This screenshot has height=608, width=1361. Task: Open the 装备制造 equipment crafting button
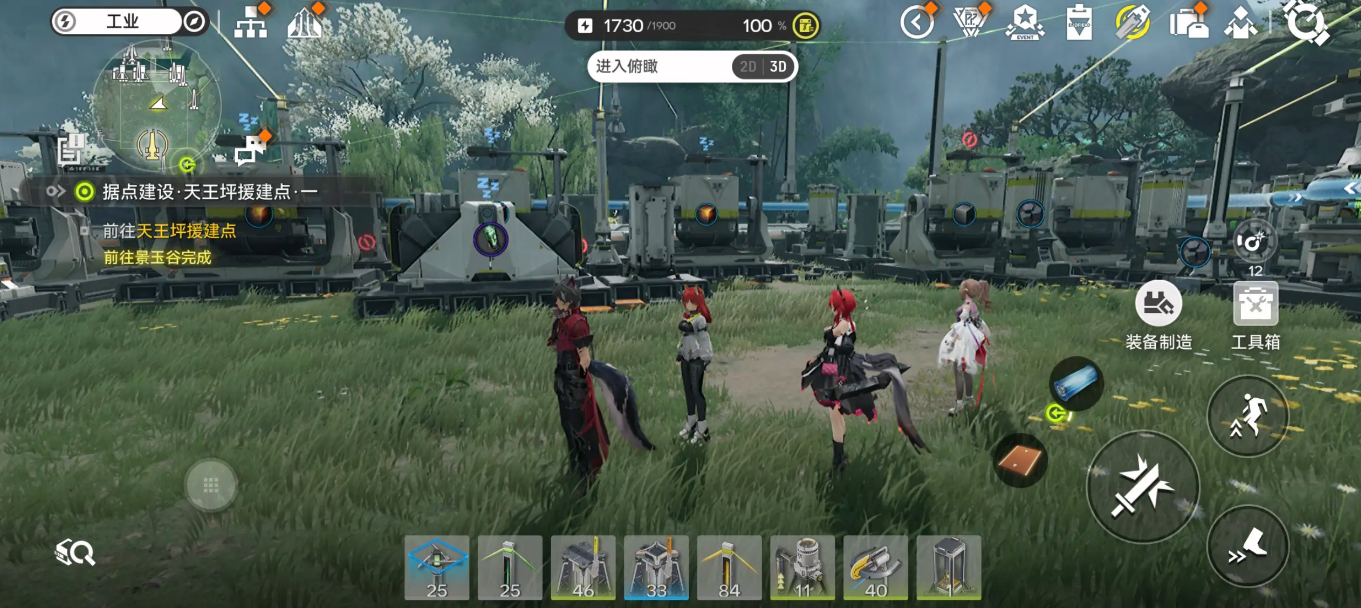point(1159,314)
